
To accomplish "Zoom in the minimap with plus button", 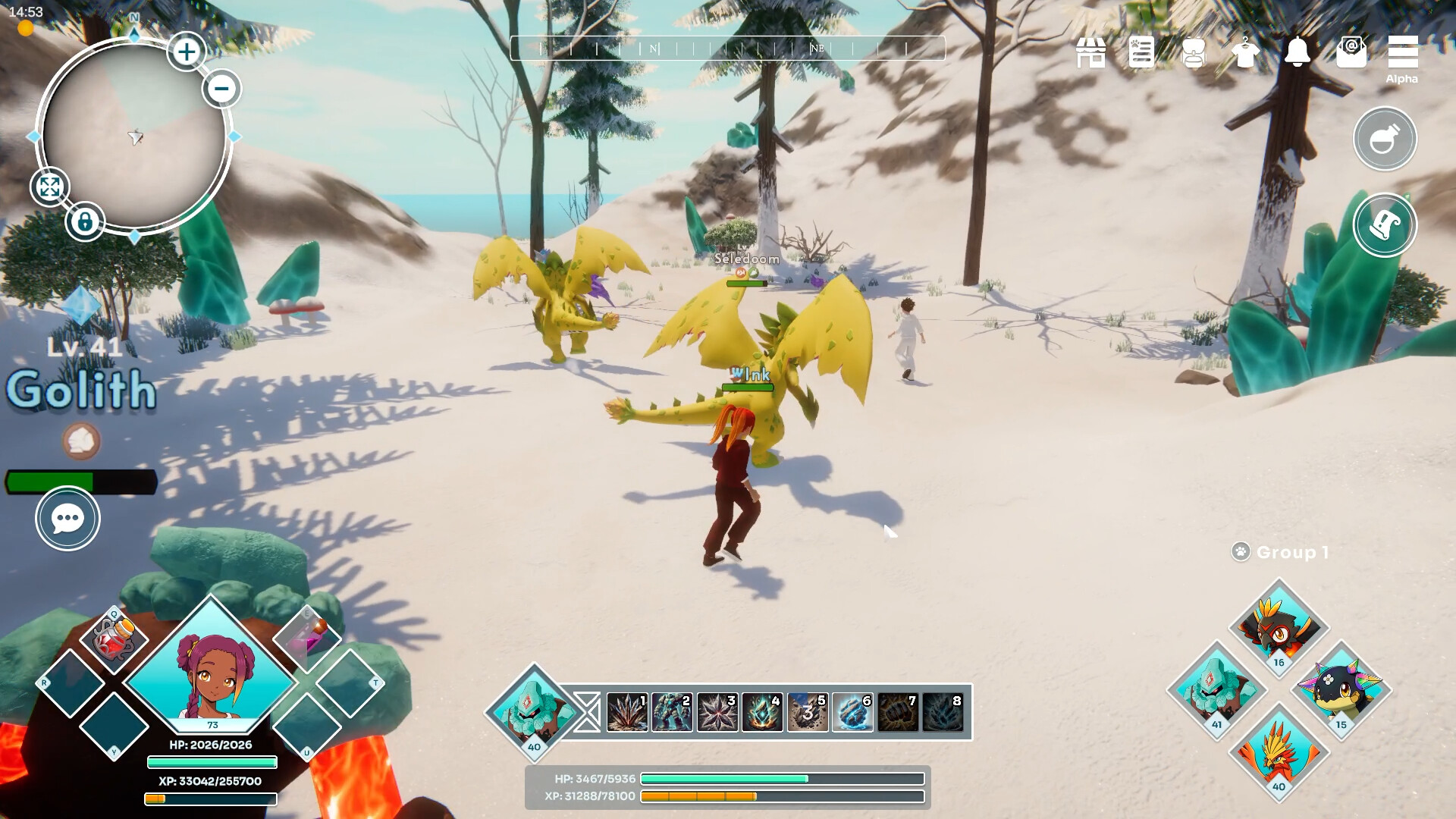I will (x=187, y=52).
